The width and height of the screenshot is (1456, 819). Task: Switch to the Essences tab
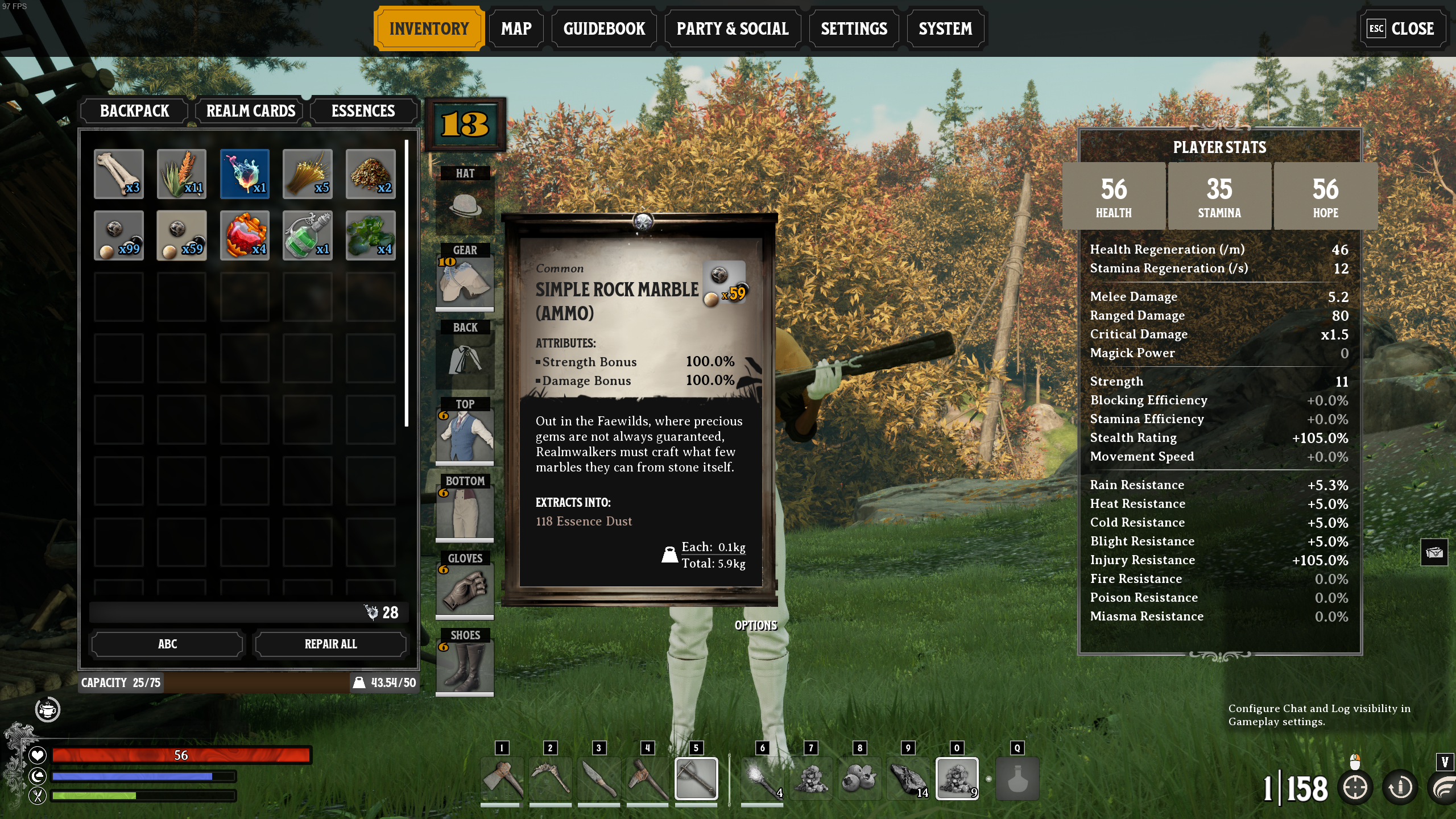[363, 111]
